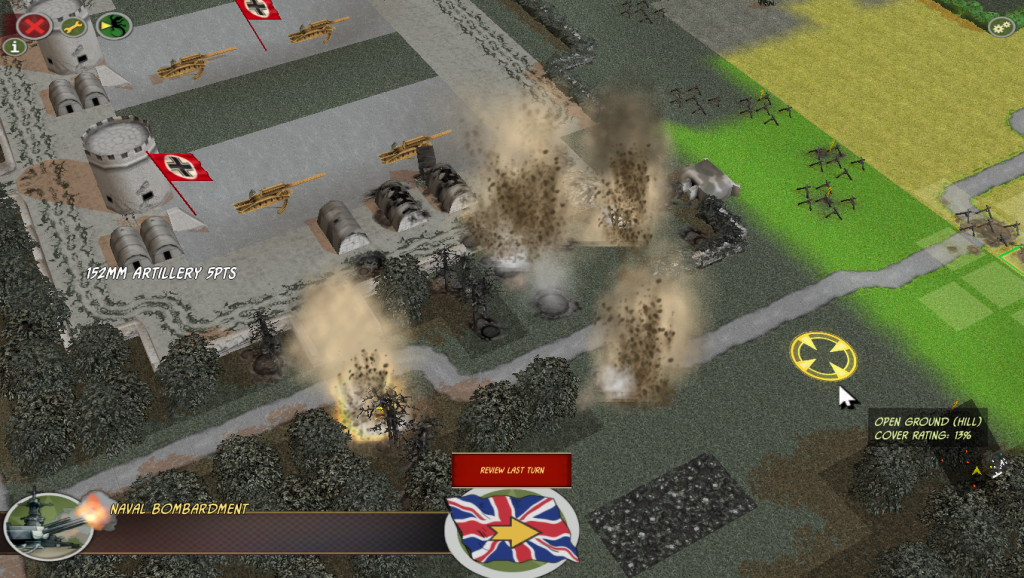Click the green button with yellow arrow
Viewport: 1024px width, 578px height.
(x=114, y=25)
